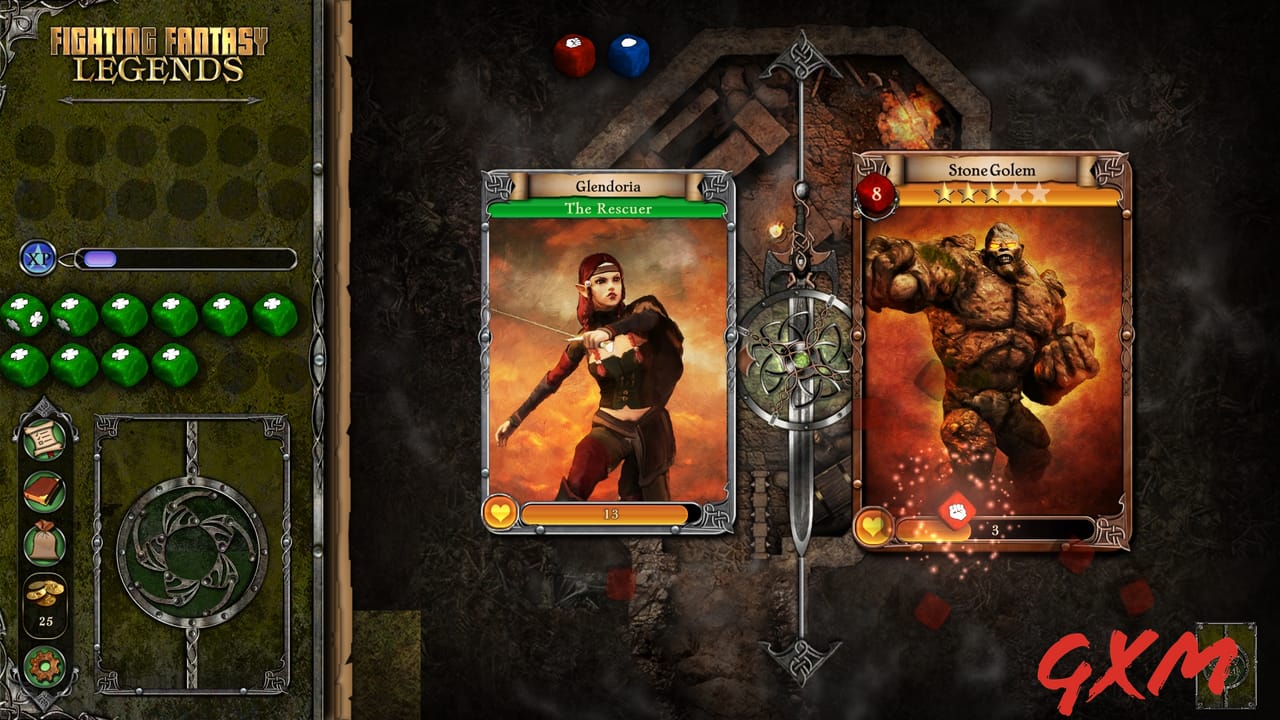
Task: Select the Stone Golem enemy card
Action: [985, 350]
